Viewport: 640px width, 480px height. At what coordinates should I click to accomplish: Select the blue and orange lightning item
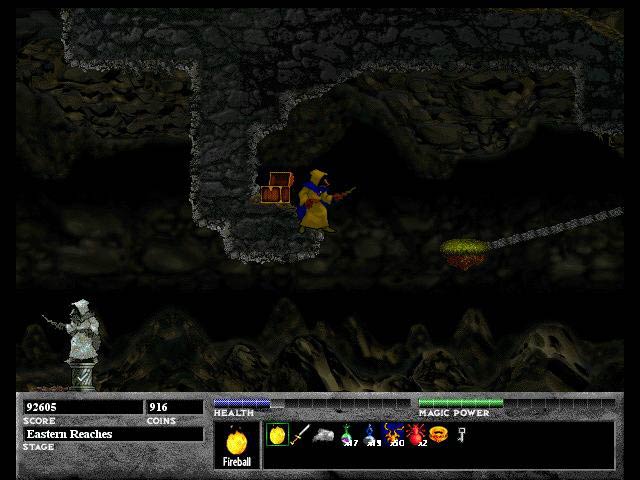coord(393,435)
